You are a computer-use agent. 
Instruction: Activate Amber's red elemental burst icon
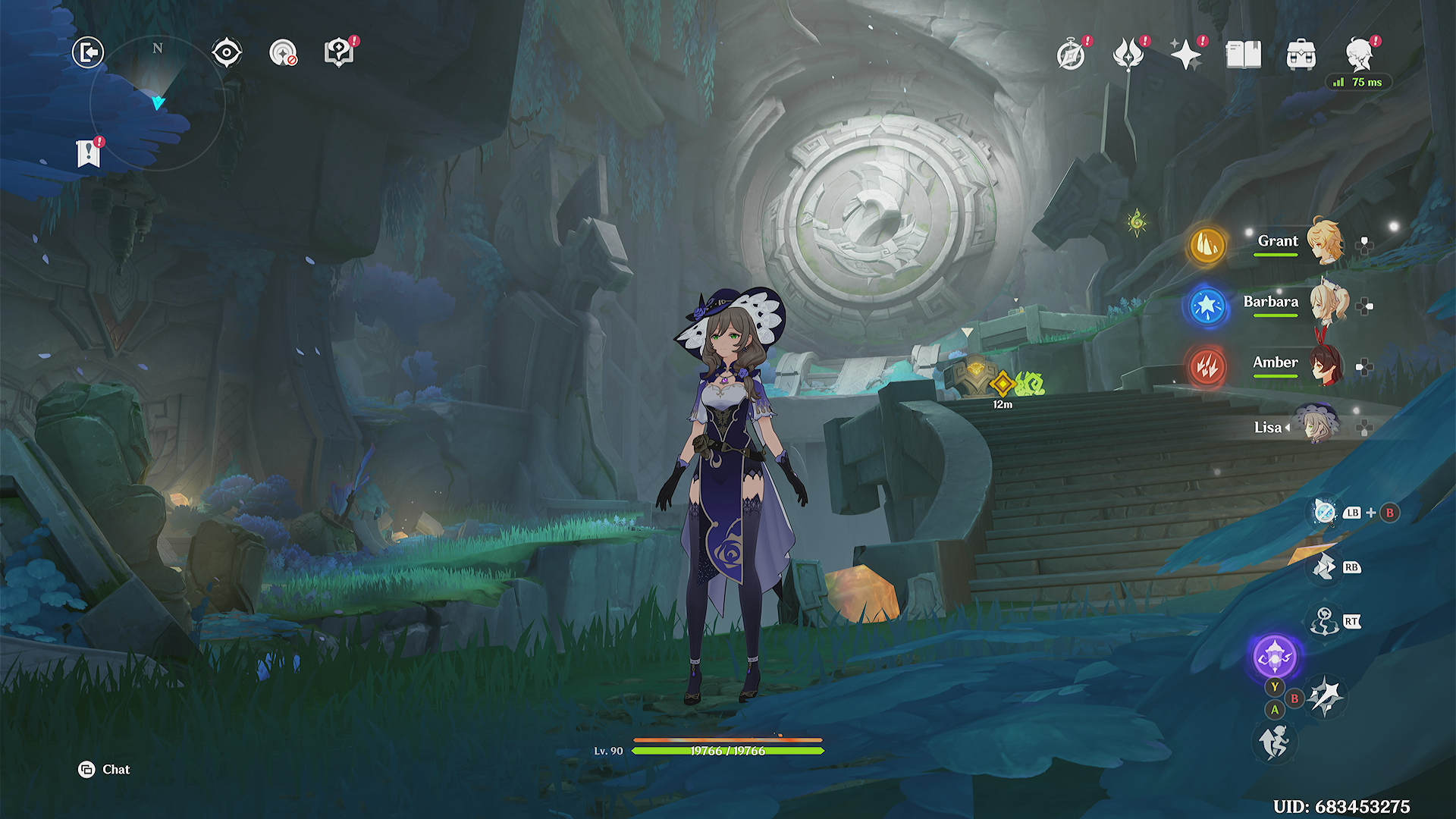pyautogui.click(x=1207, y=367)
